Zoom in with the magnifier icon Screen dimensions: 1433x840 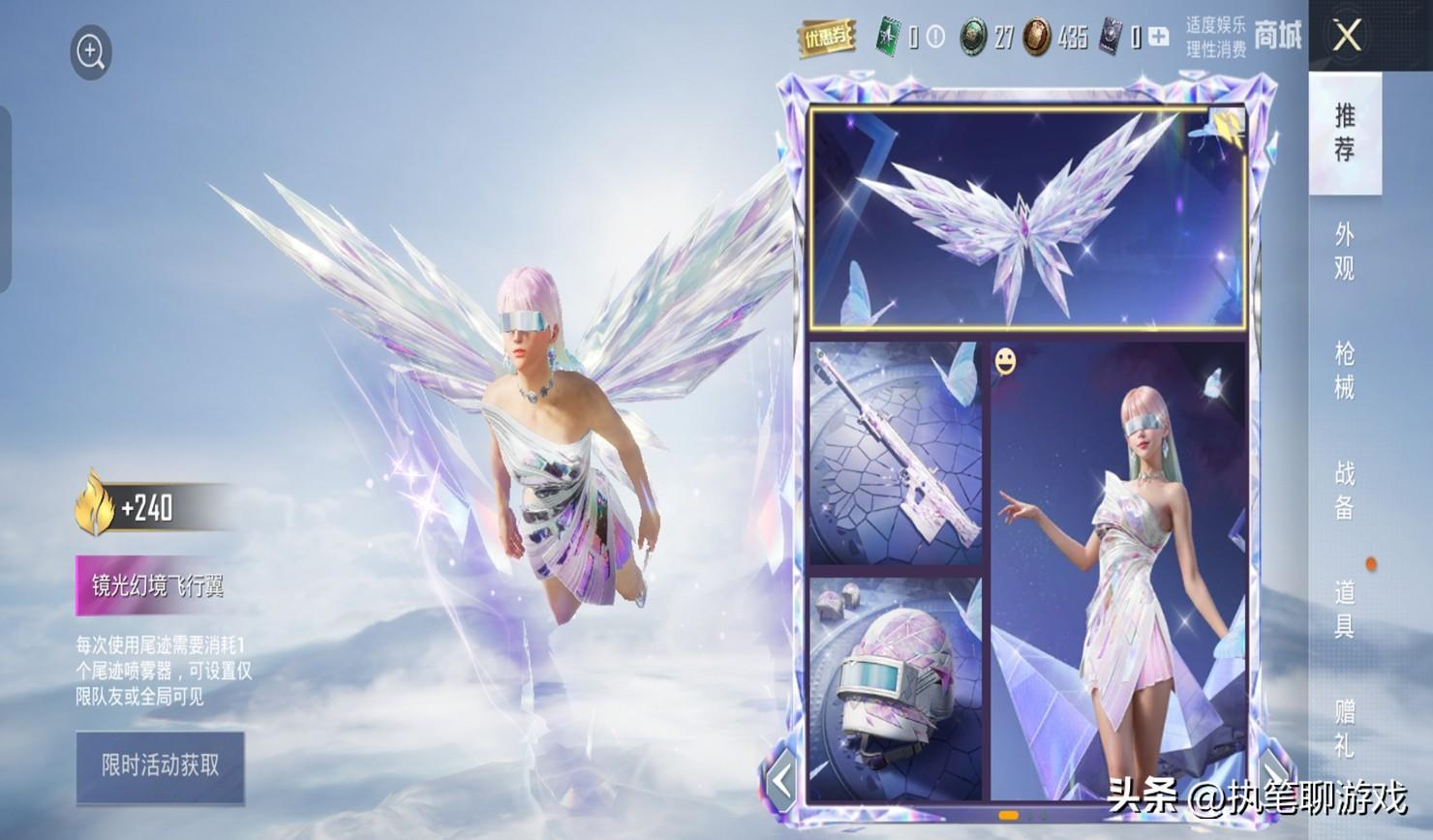pos(91,52)
